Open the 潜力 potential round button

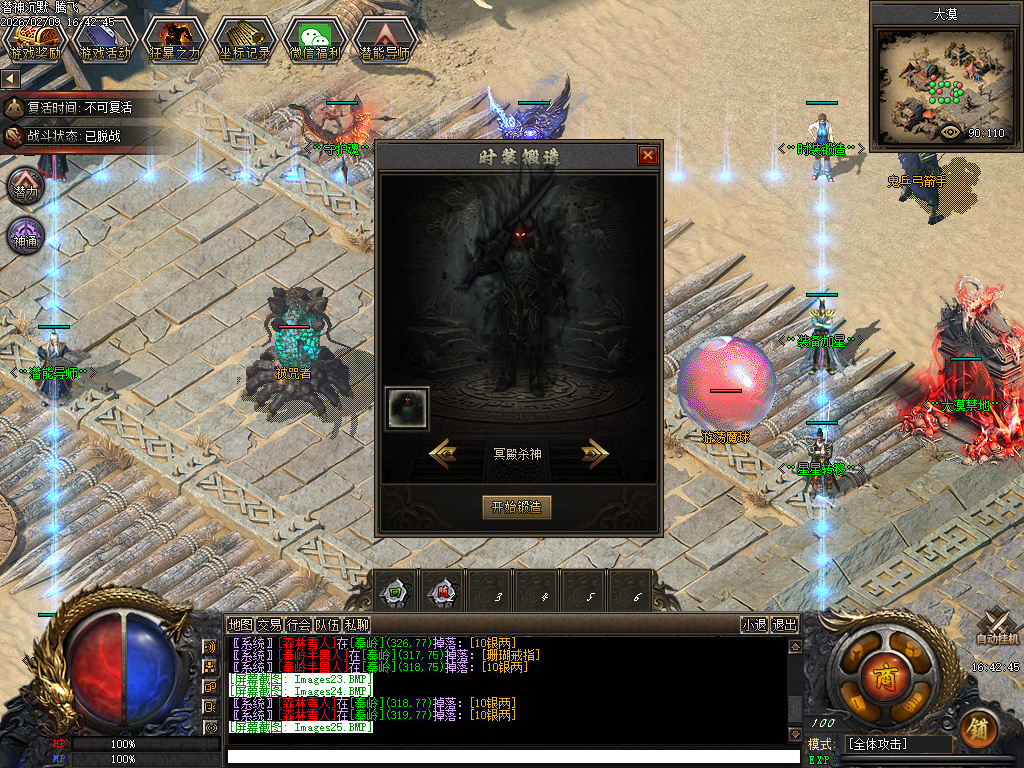tap(26, 189)
